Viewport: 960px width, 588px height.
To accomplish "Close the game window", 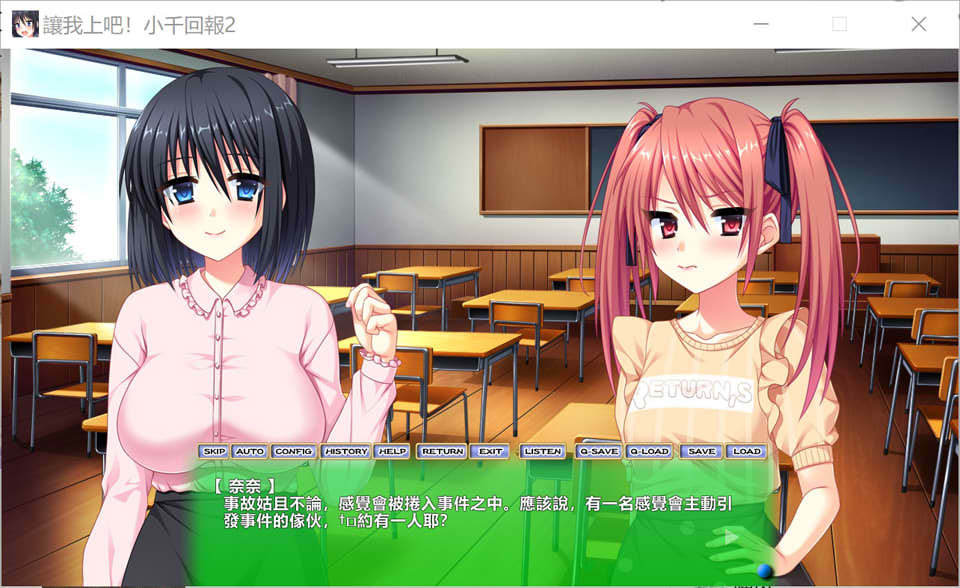I will coord(918,24).
